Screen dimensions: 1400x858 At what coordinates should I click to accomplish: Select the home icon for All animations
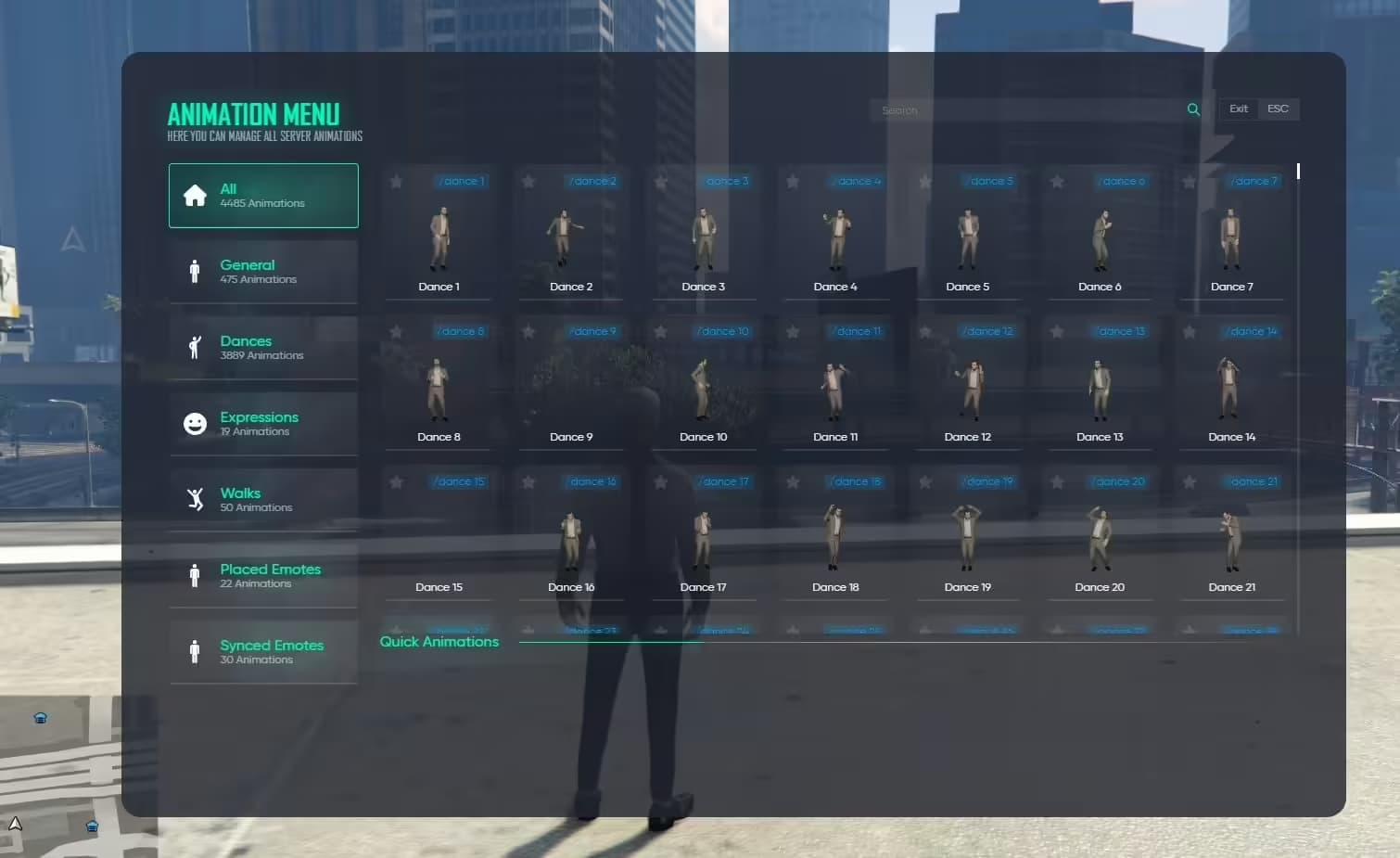point(196,195)
